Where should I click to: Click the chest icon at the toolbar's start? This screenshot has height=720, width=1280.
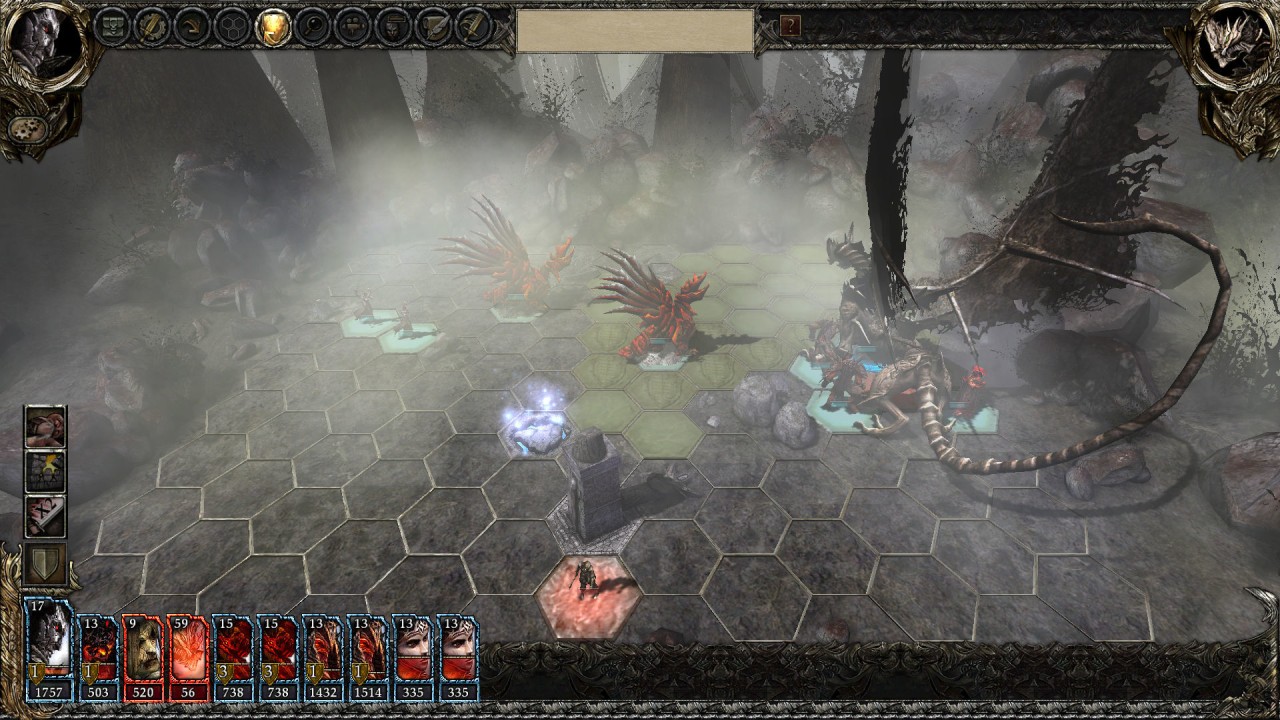113,26
